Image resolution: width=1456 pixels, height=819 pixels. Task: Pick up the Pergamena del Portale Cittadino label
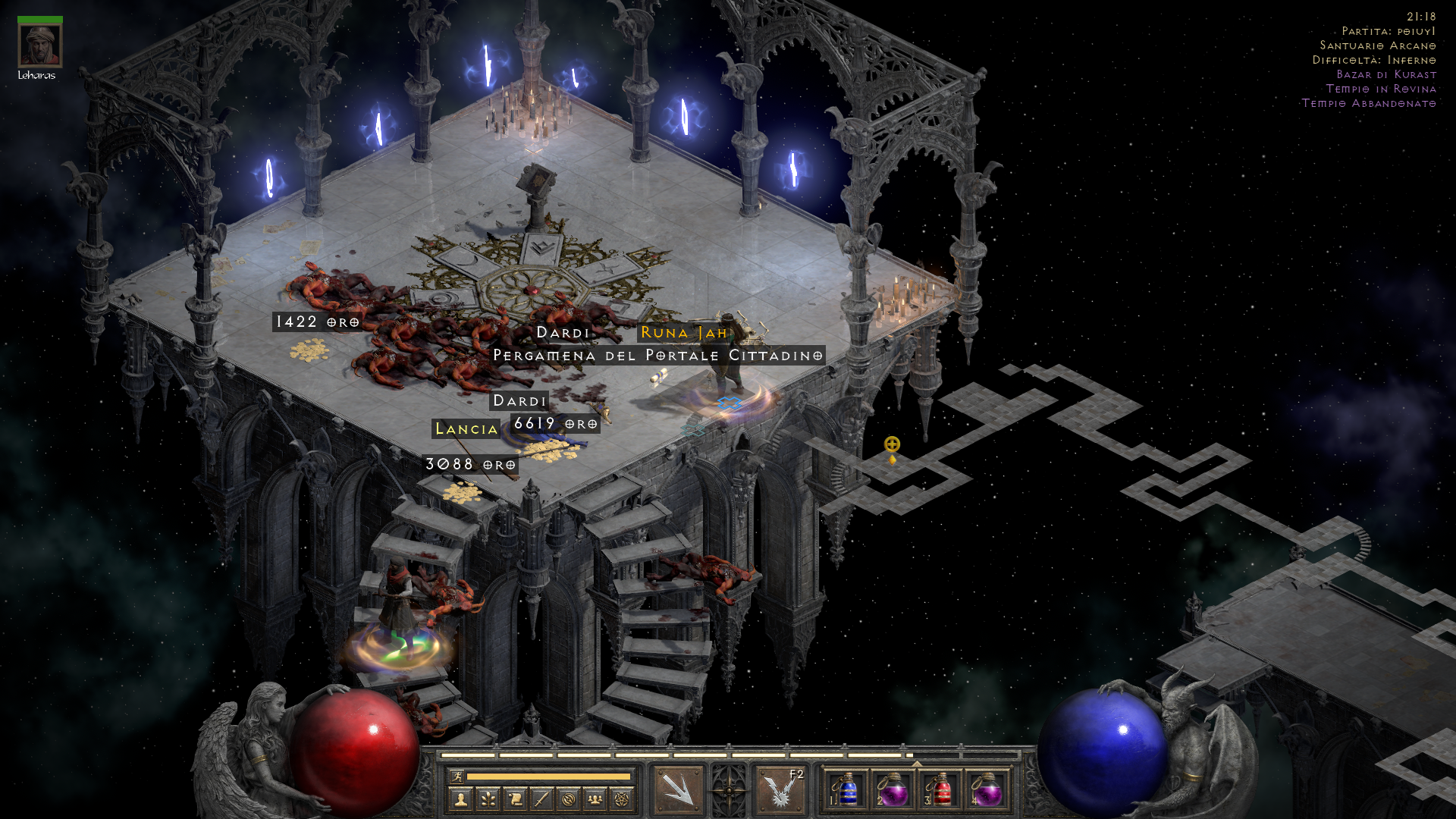coord(657,356)
